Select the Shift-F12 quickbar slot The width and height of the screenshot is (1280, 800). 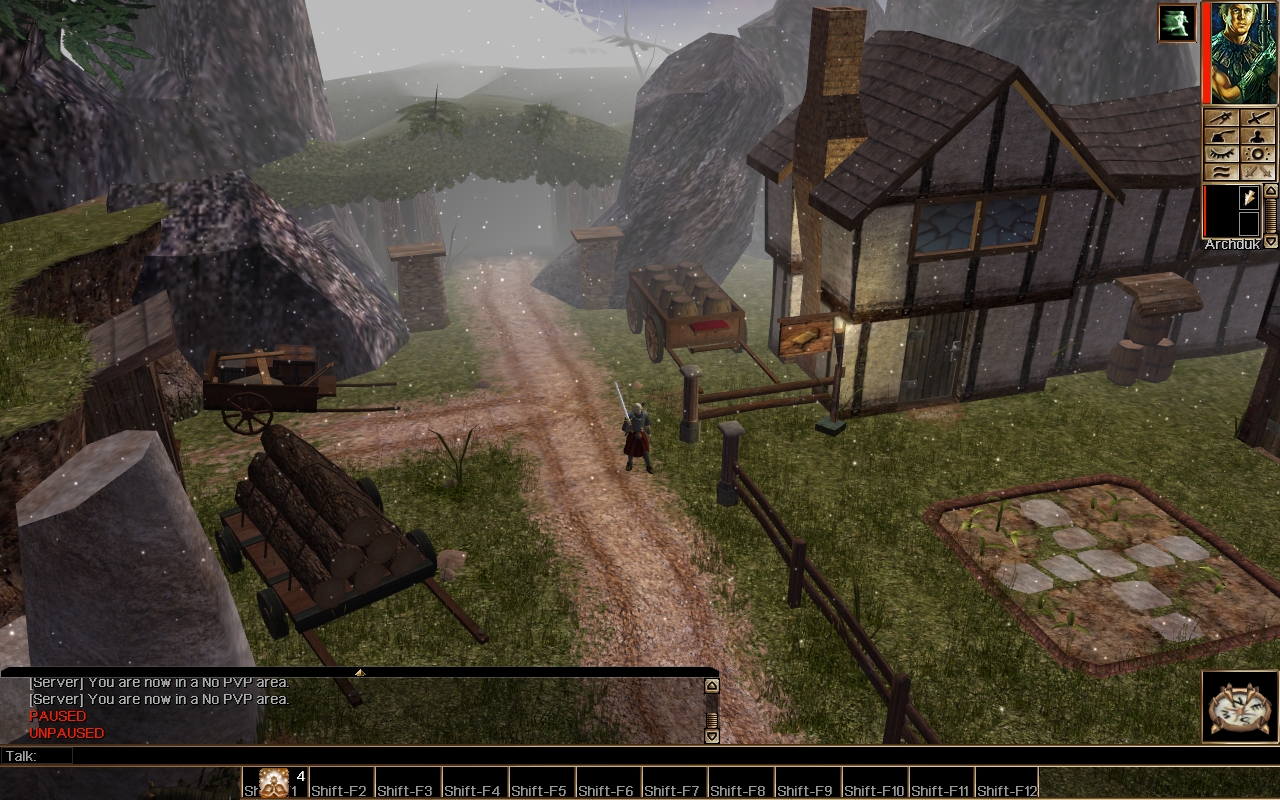[x=1006, y=783]
